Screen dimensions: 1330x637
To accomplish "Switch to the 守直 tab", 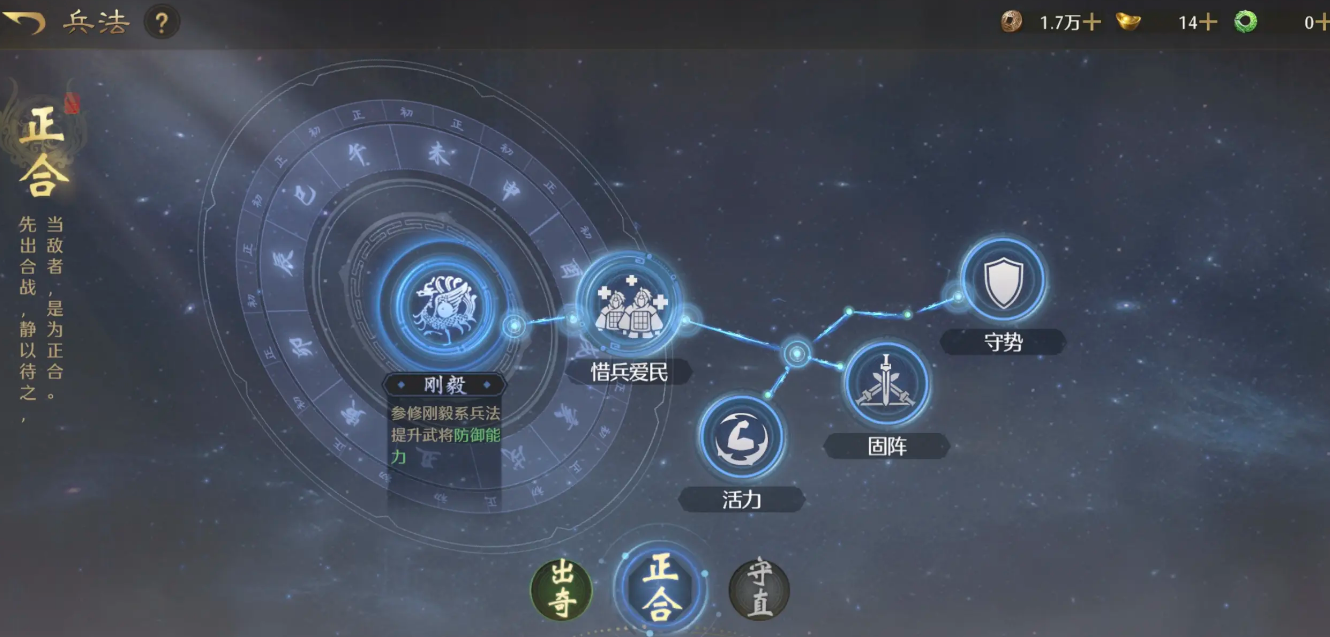I will tap(759, 589).
